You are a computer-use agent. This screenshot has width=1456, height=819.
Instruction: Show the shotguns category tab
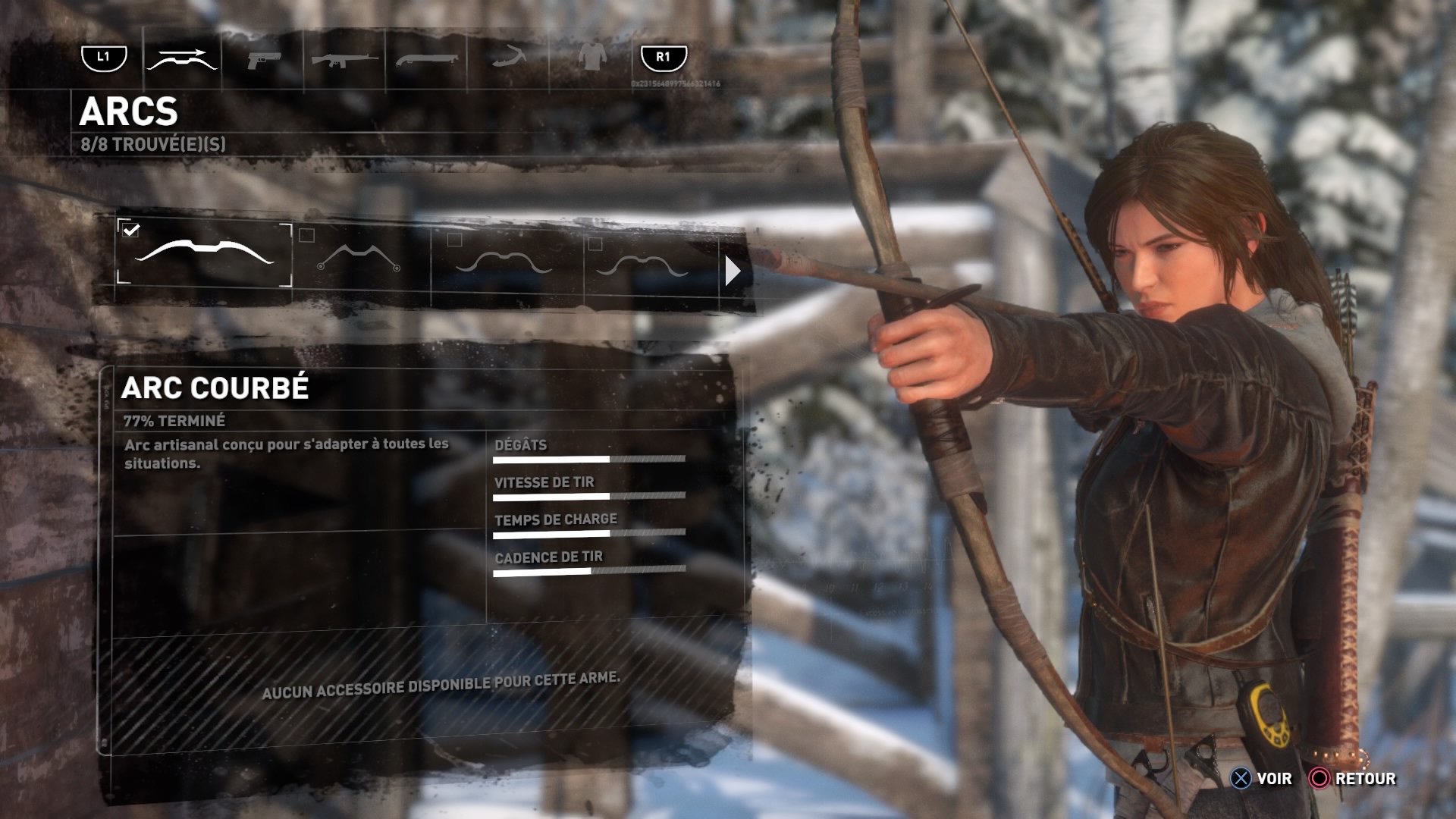click(x=426, y=59)
